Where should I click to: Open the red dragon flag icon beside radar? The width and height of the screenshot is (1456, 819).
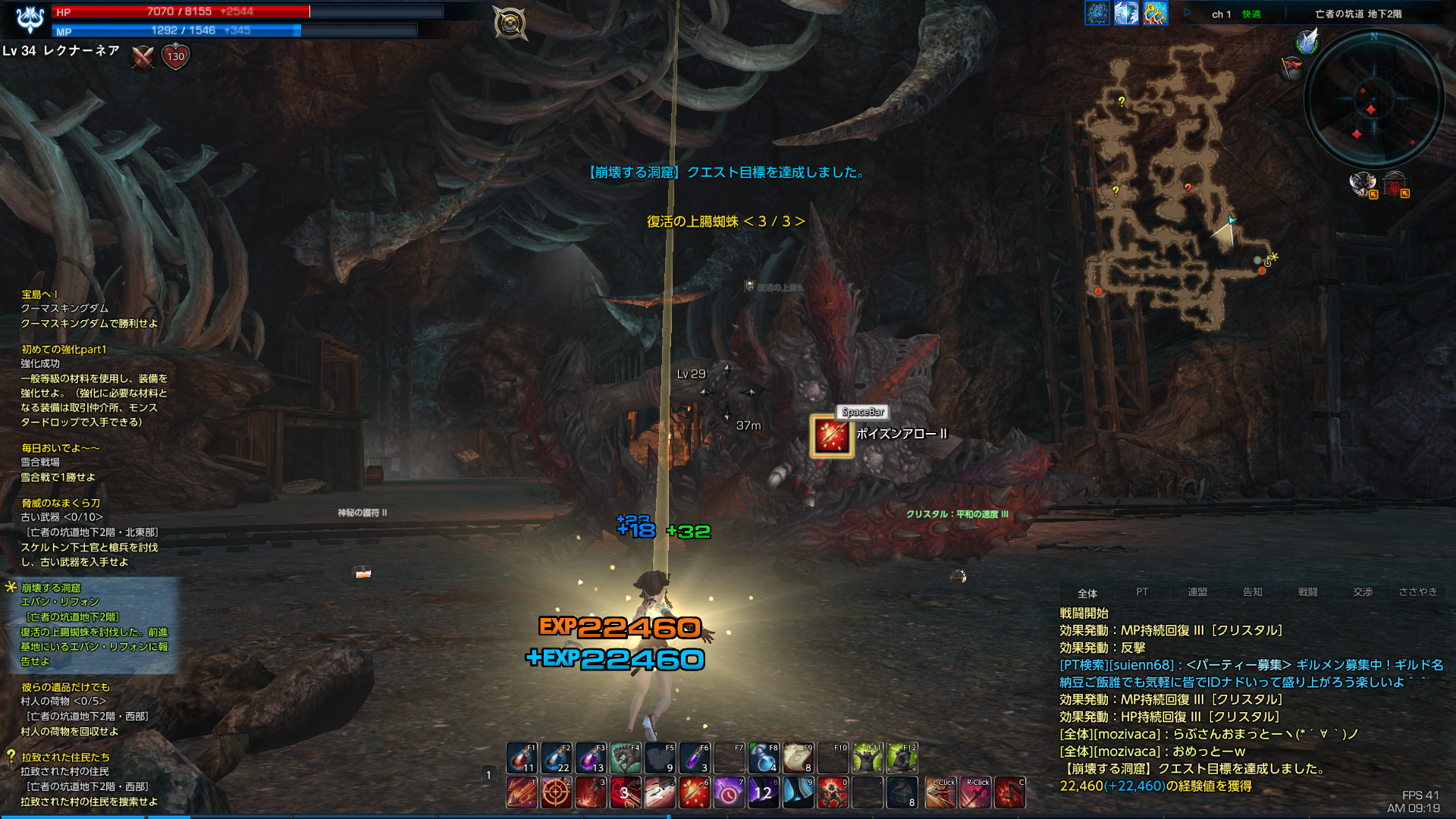pyautogui.click(x=1291, y=68)
